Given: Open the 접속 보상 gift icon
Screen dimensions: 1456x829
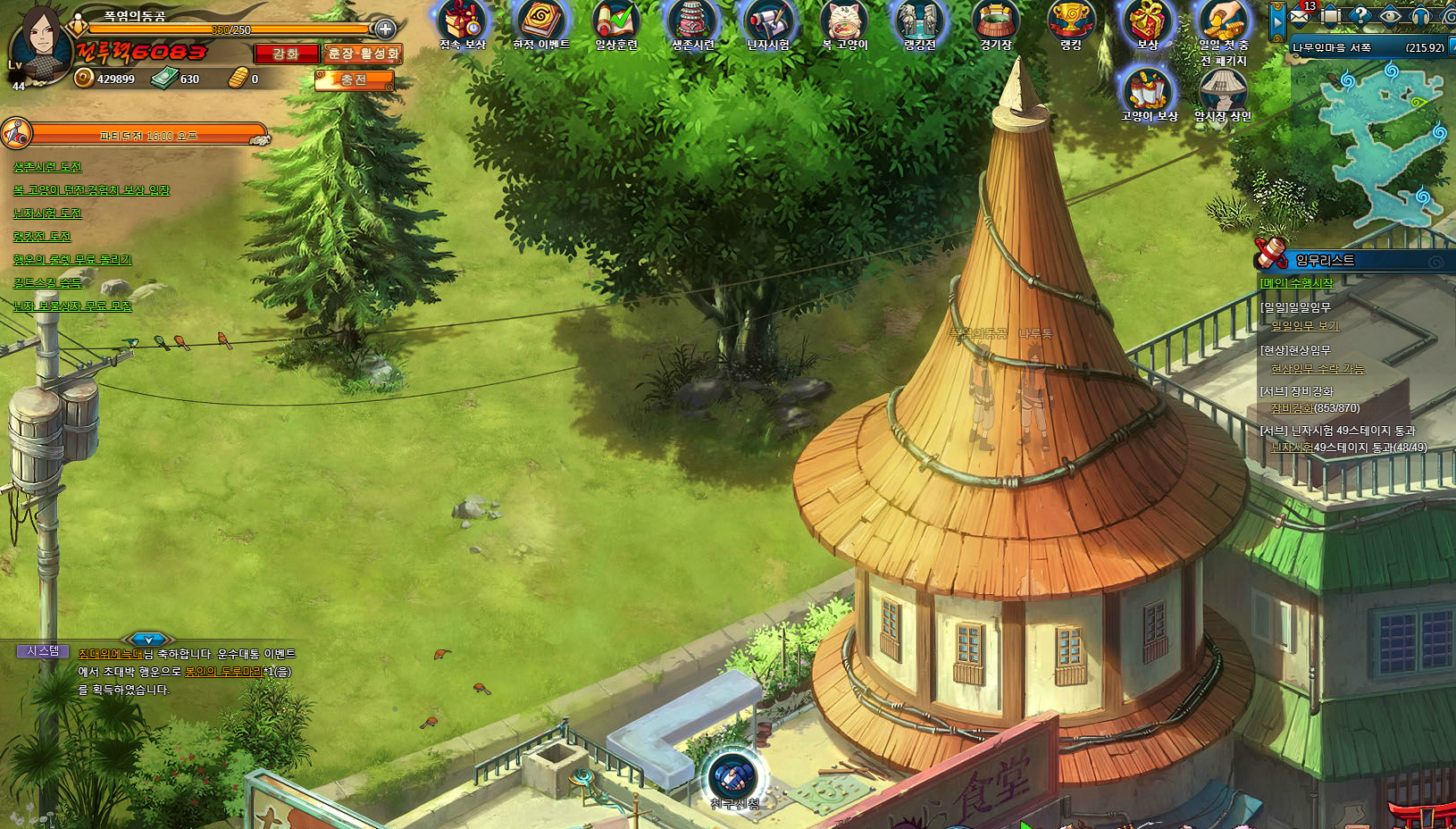Looking at the screenshot, I should (463, 22).
